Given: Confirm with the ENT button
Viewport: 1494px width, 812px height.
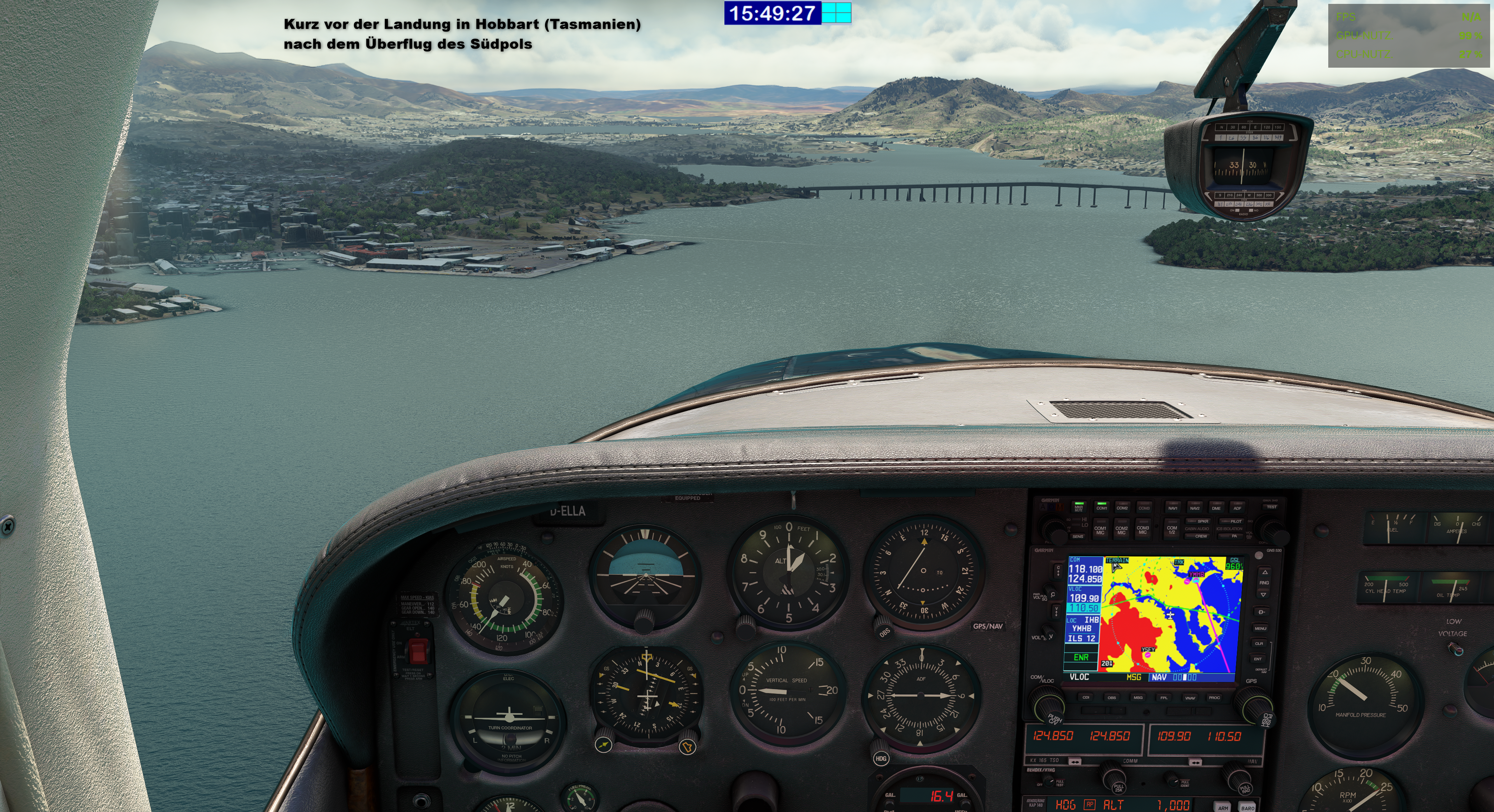Looking at the screenshot, I should 1258,659.
